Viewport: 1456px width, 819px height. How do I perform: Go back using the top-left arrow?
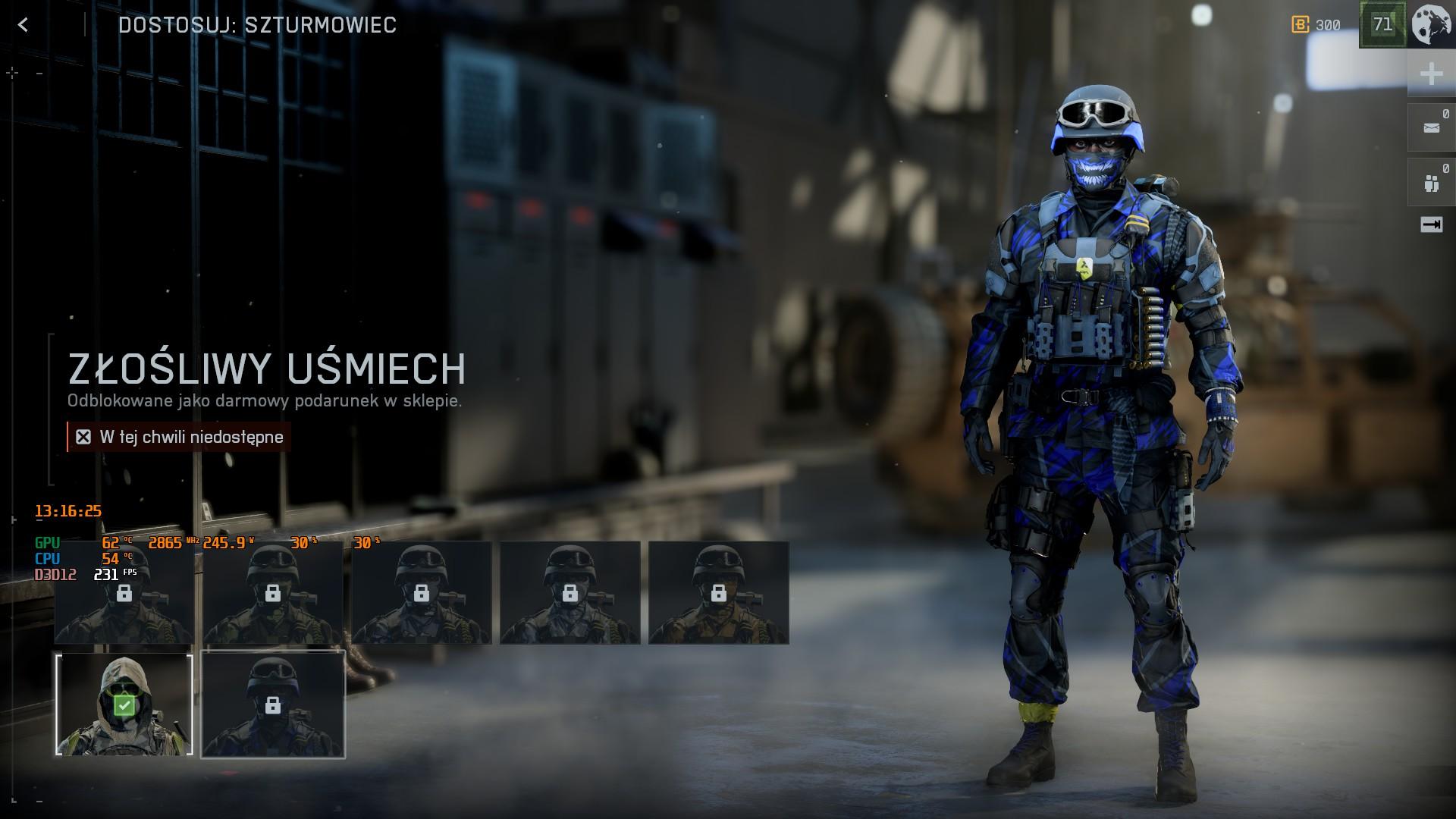[24, 25]
